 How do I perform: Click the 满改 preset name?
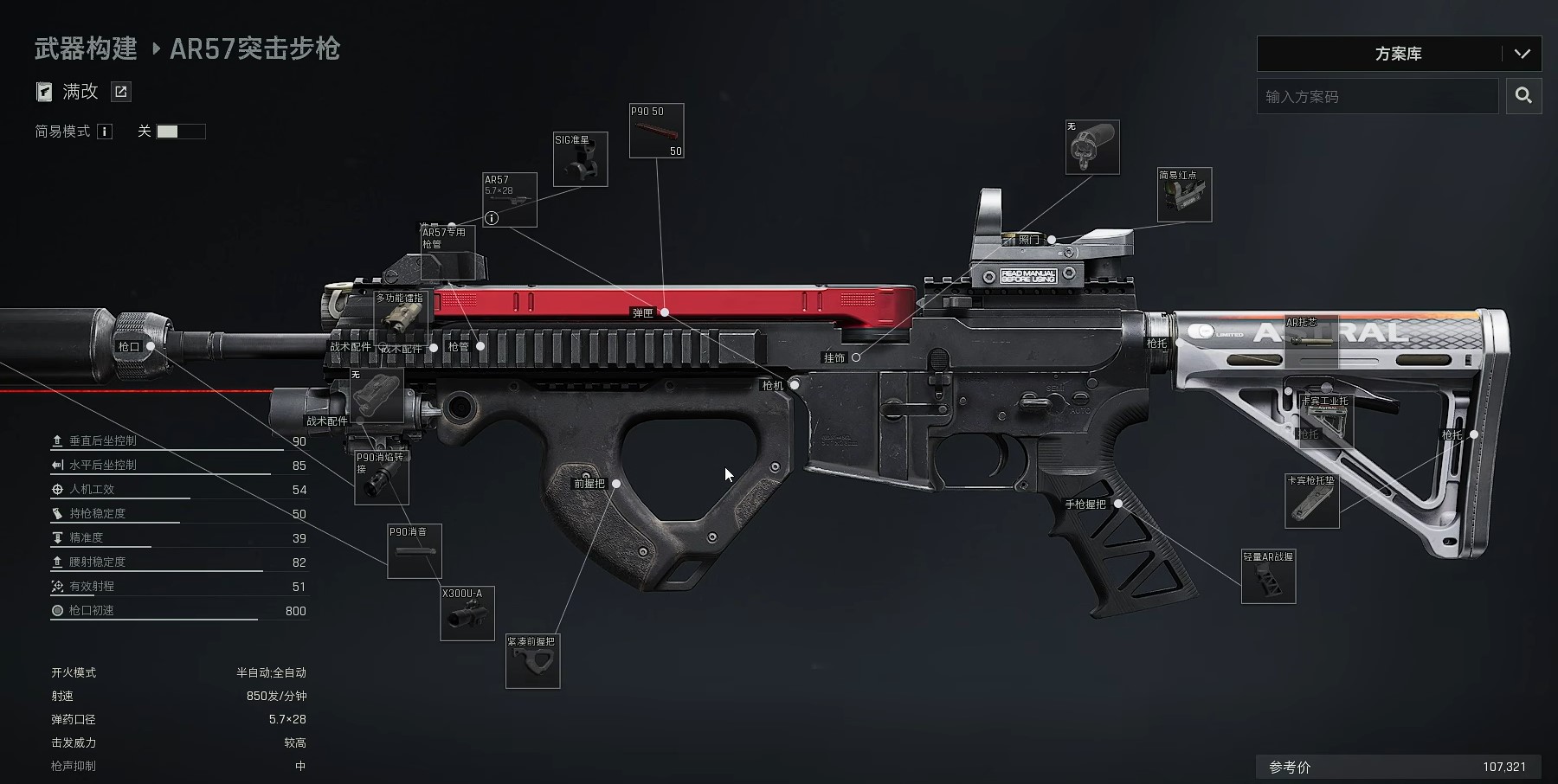coord(81,92)
